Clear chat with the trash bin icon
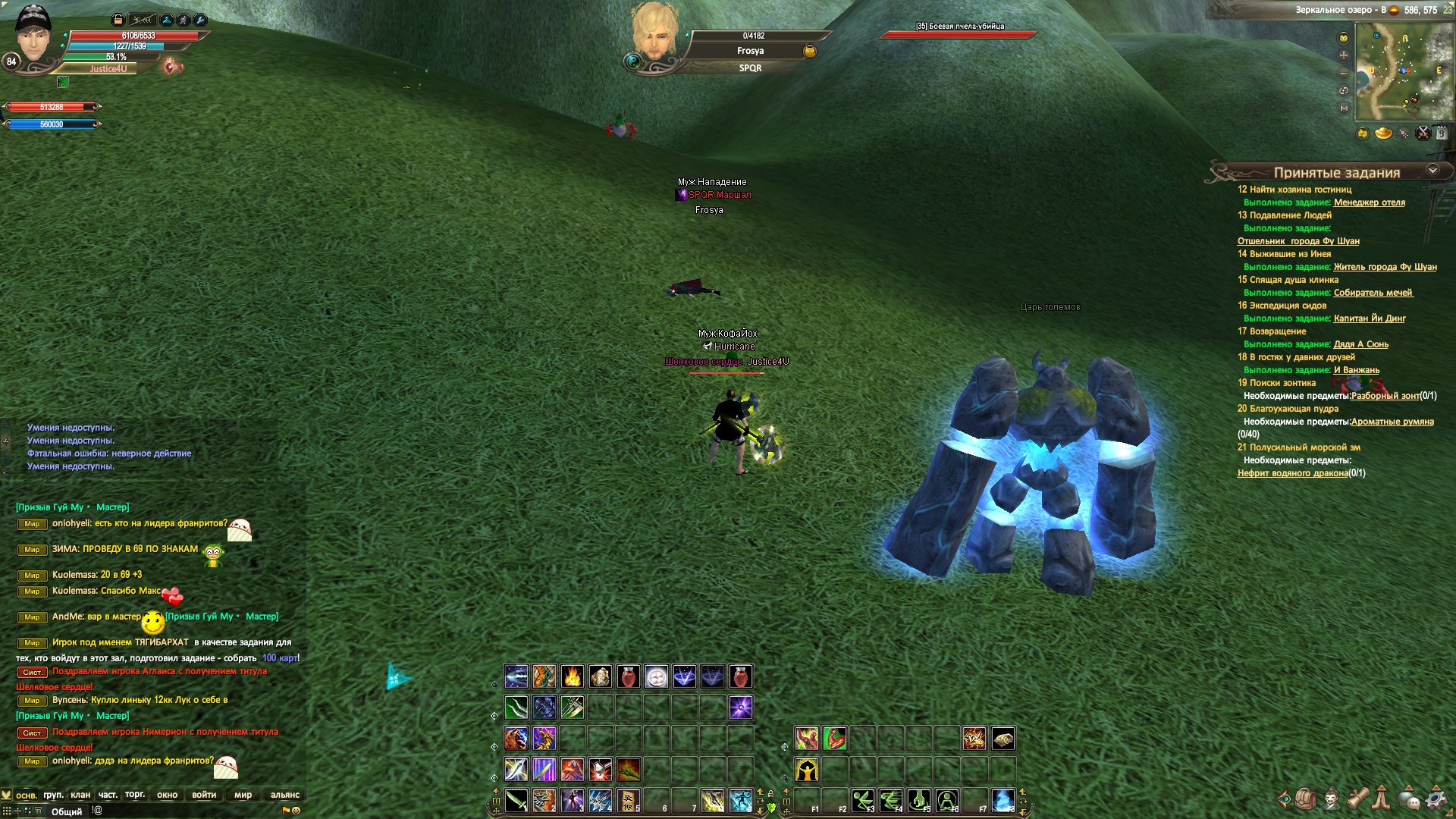Viewport: 1456px width, 819px height. point(38,811)
